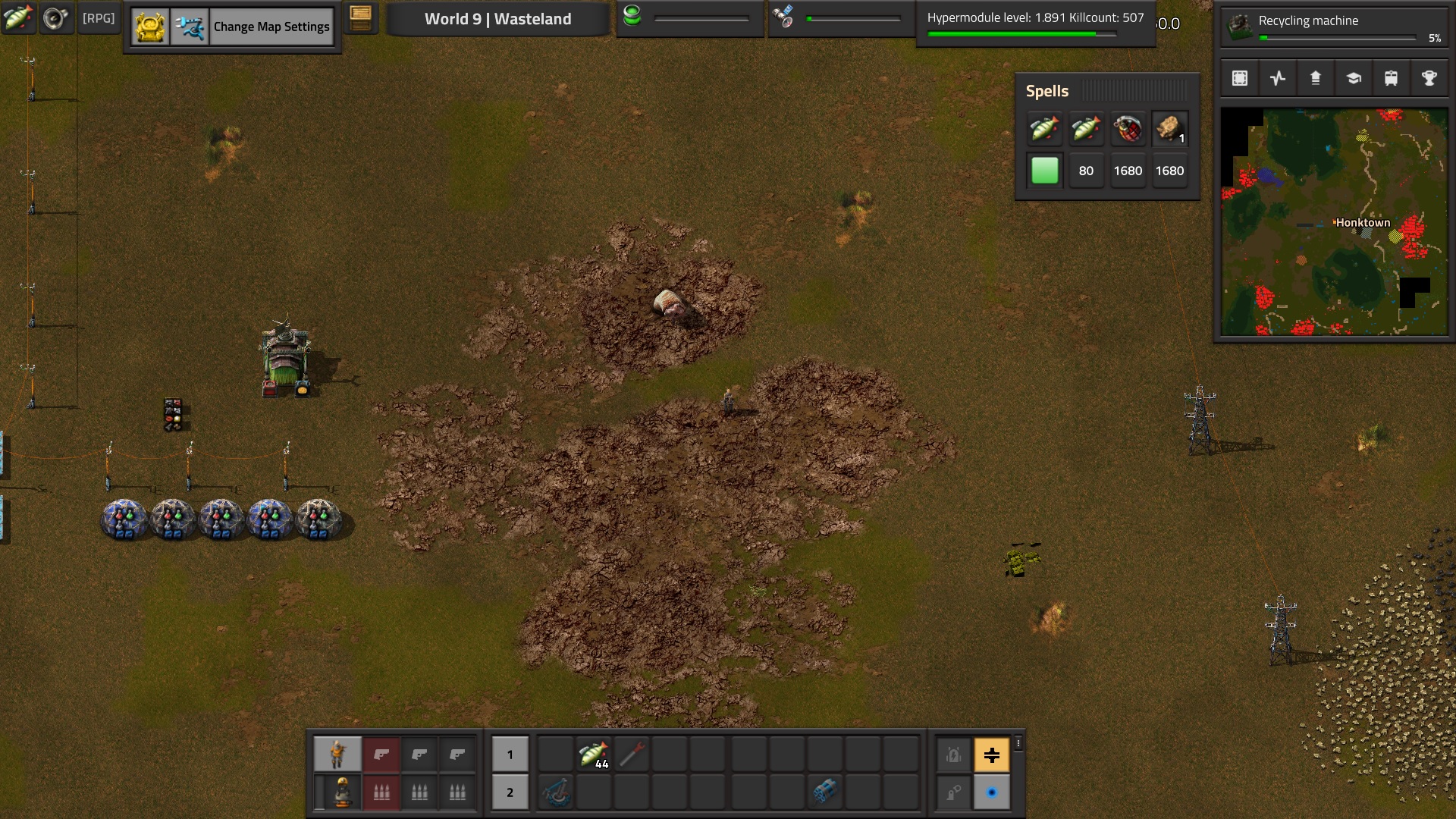Select the stone spell slot
This screenshot has height=819, width=1456.
(x=1169, y=129)
